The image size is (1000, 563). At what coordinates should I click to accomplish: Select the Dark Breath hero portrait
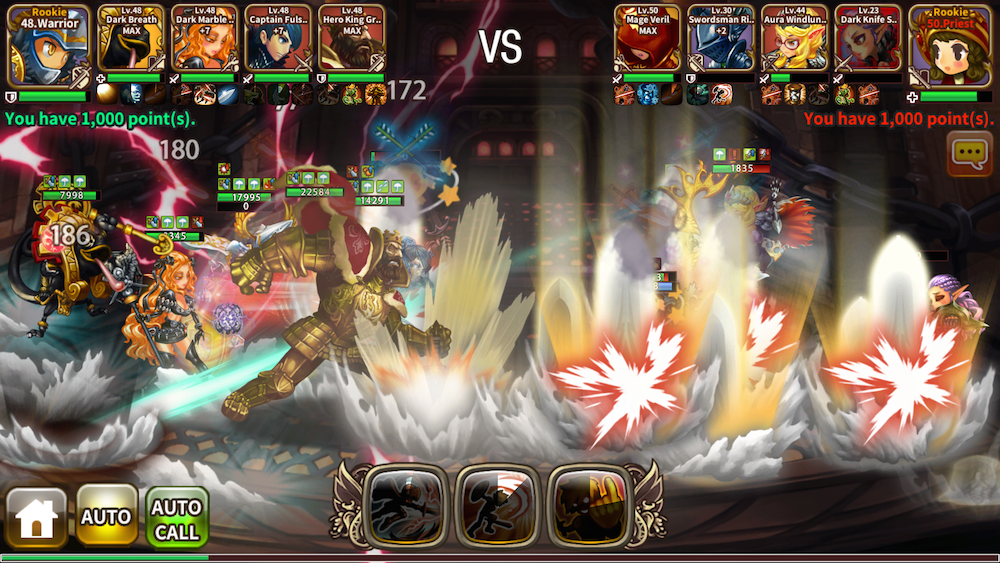pos(131,38)
